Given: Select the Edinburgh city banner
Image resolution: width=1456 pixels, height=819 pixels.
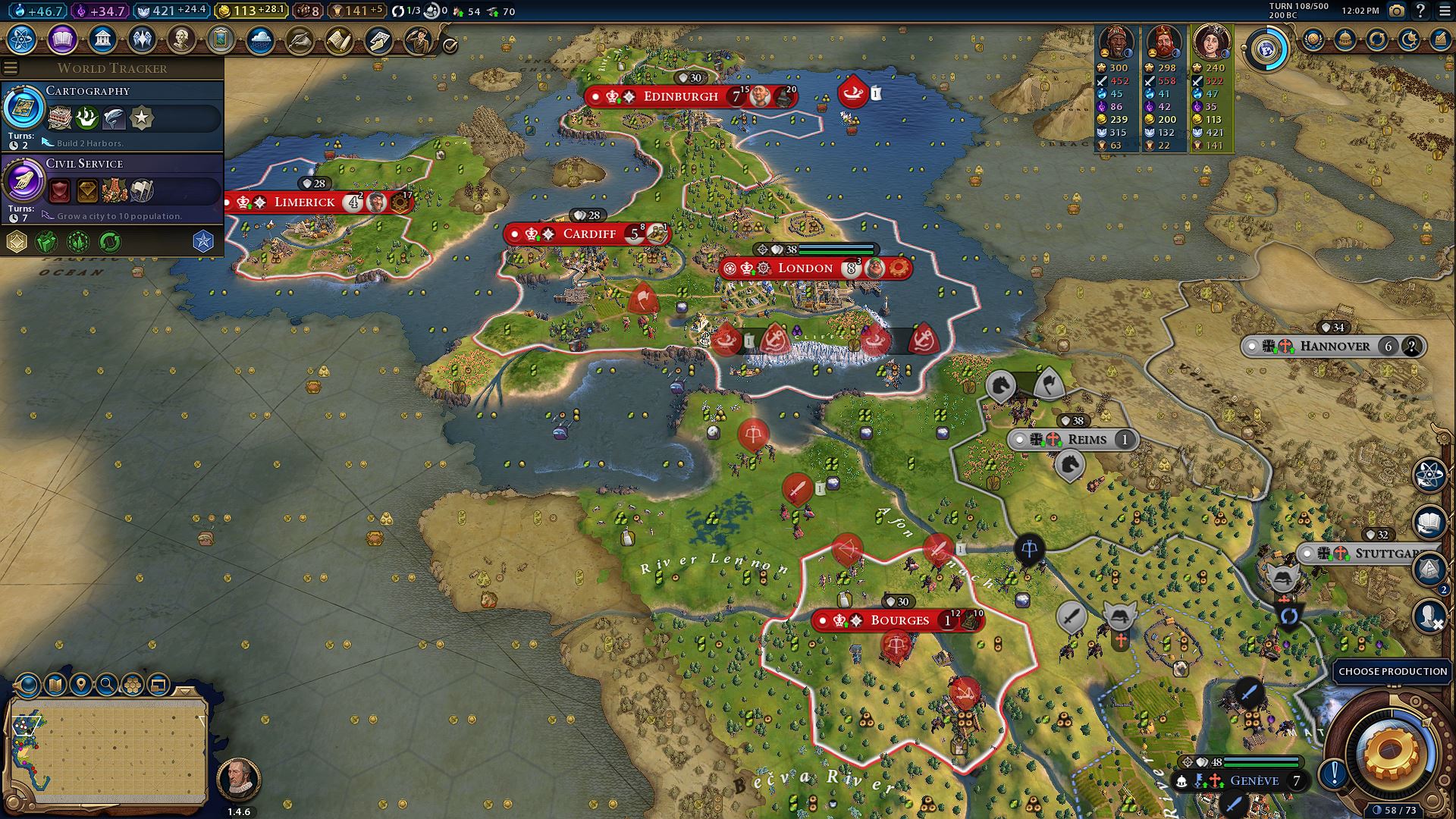Looking at the screenshot, I should point(680,97).
